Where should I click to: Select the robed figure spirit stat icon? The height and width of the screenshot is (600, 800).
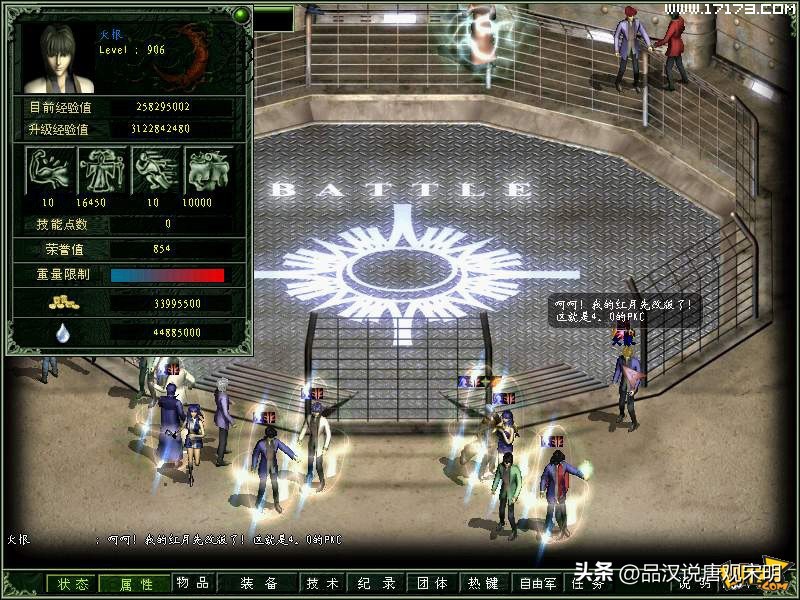click(x=102, y=171)
